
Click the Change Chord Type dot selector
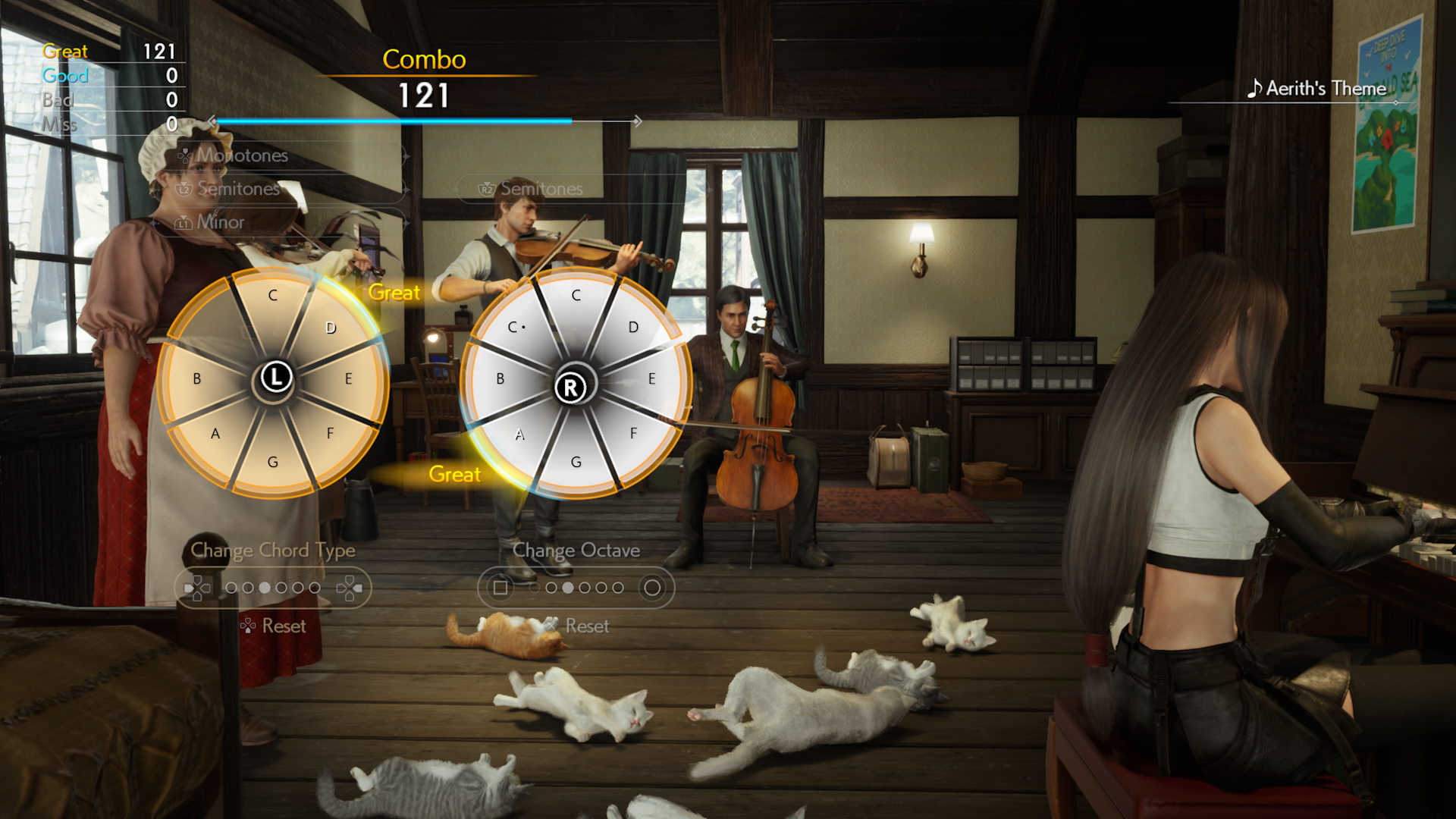pyautogui.click(x=273, y=588)
